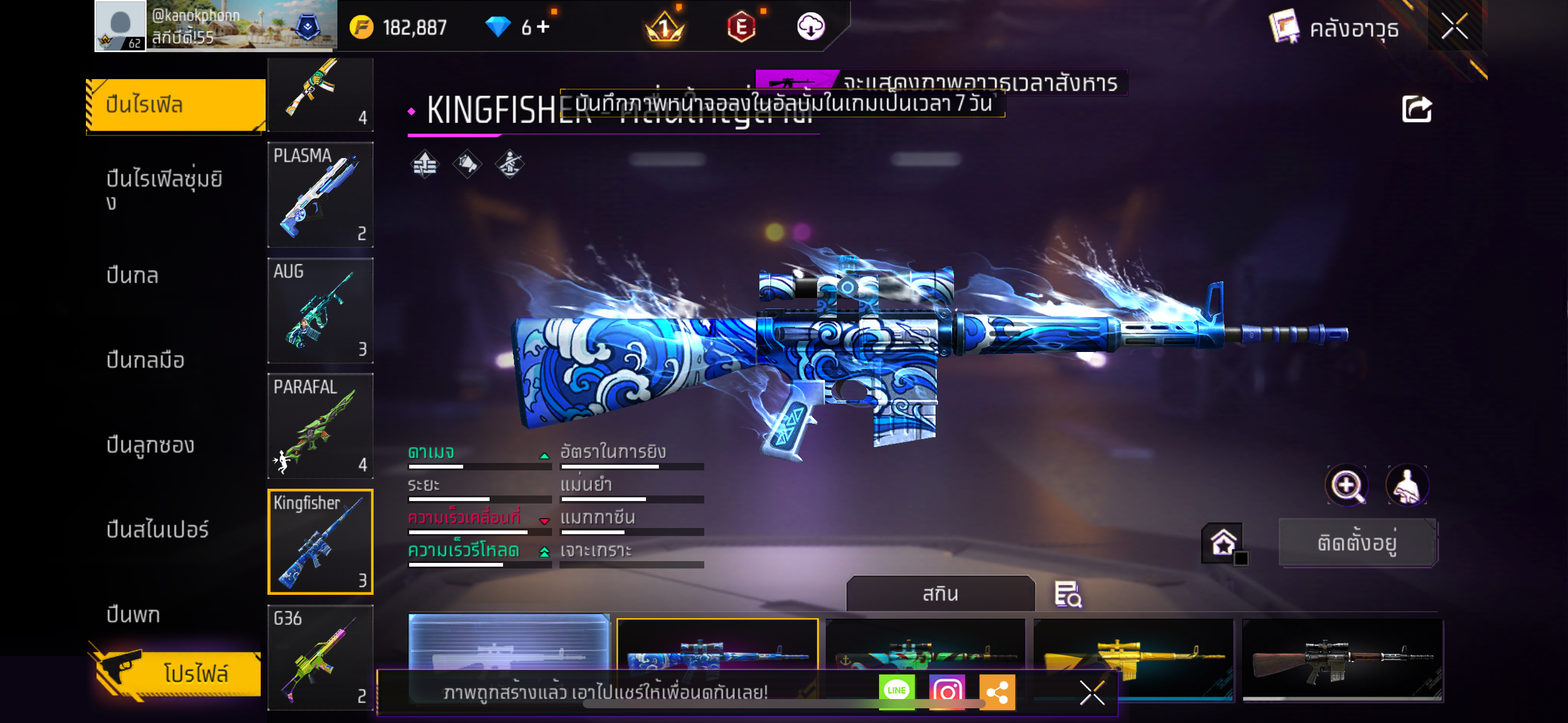Pick the PARAFAL weapon tile
This screenshot has height=723, width=1568.
320,426
